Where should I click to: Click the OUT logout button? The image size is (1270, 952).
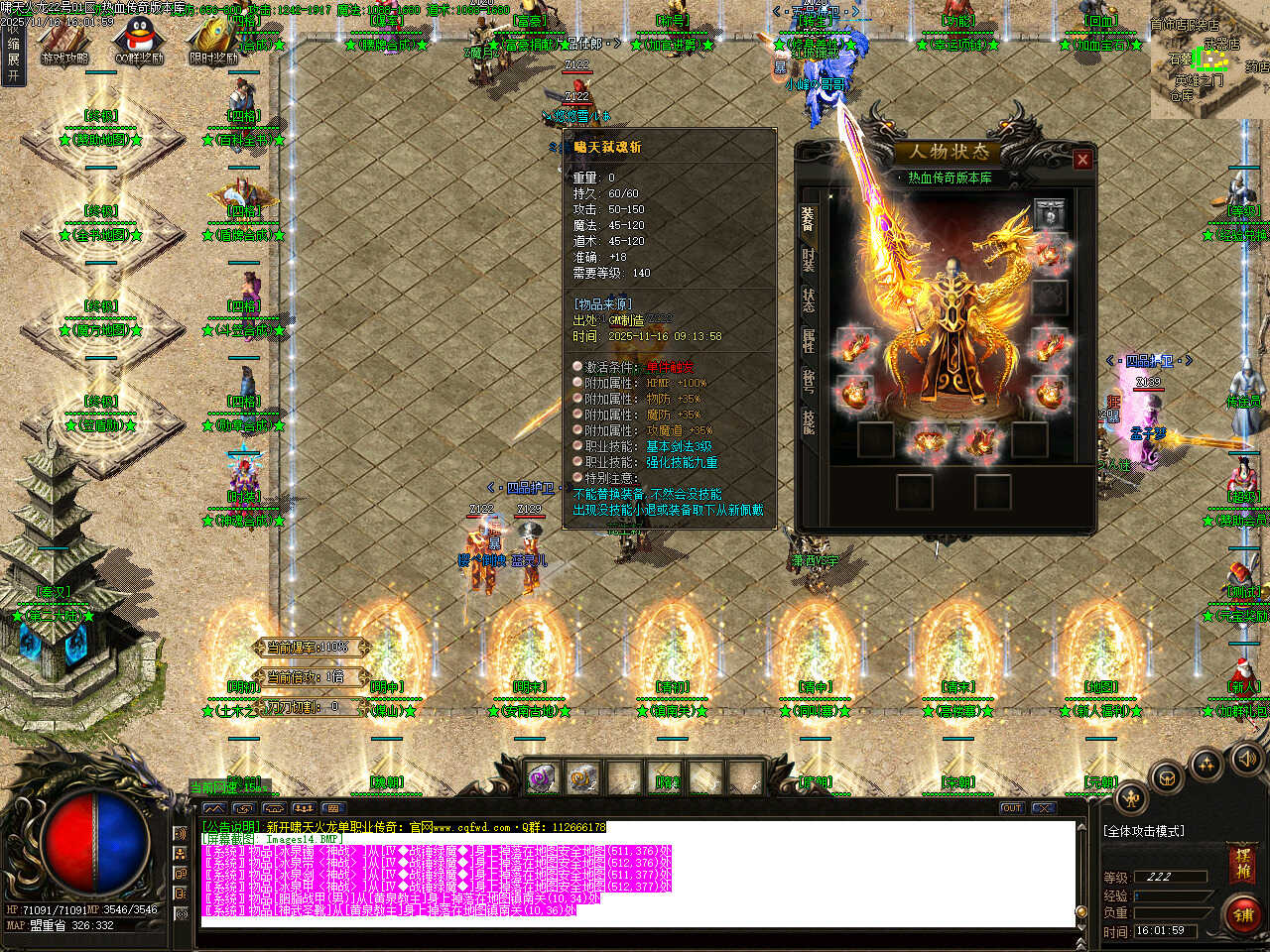(x=1011, y=808)
